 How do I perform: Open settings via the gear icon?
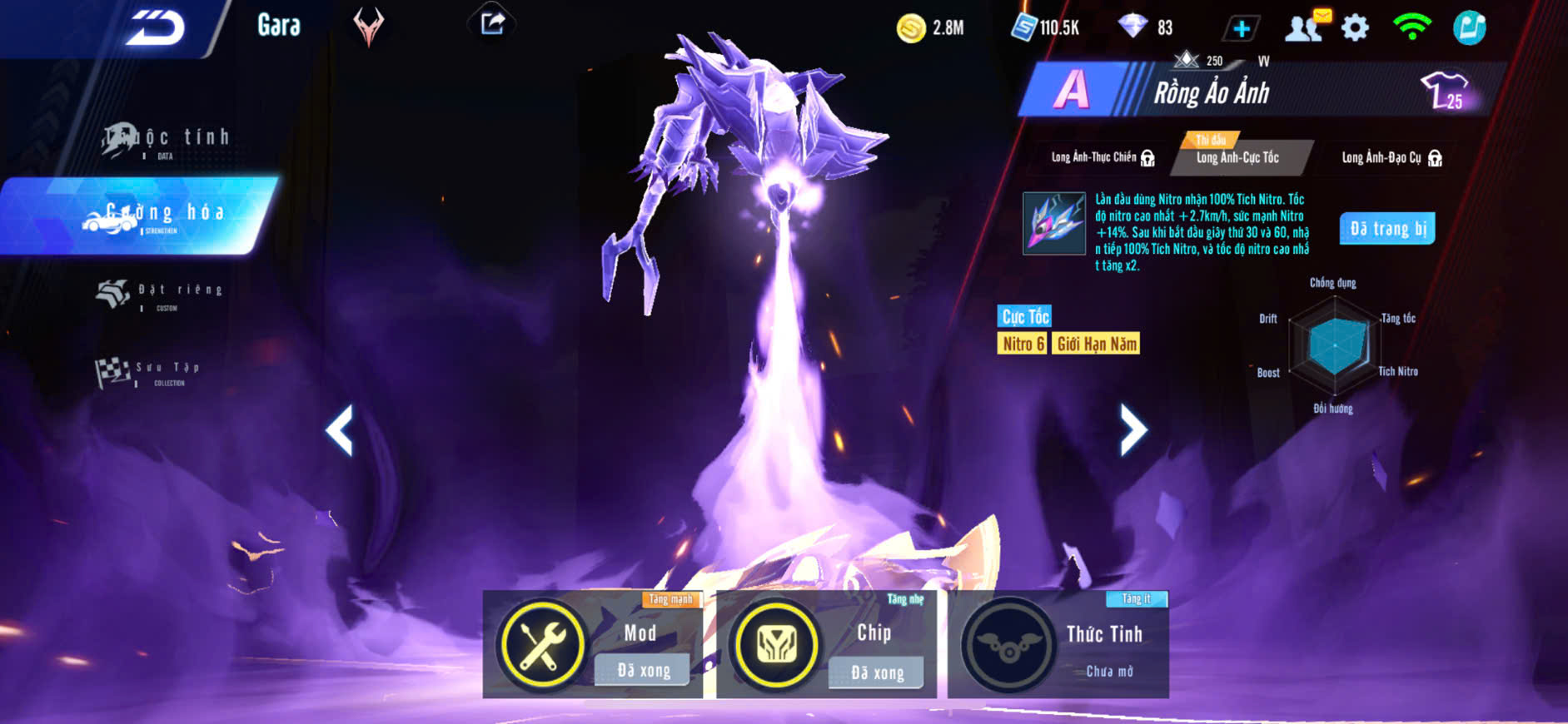pos(1355,28)
